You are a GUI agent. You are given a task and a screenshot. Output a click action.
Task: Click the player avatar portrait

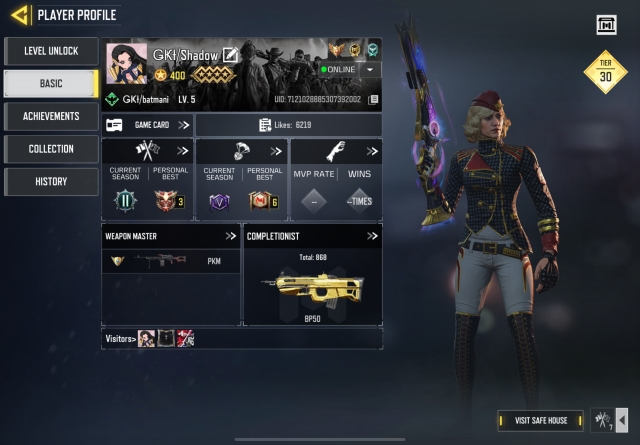[x=126, y=65]
